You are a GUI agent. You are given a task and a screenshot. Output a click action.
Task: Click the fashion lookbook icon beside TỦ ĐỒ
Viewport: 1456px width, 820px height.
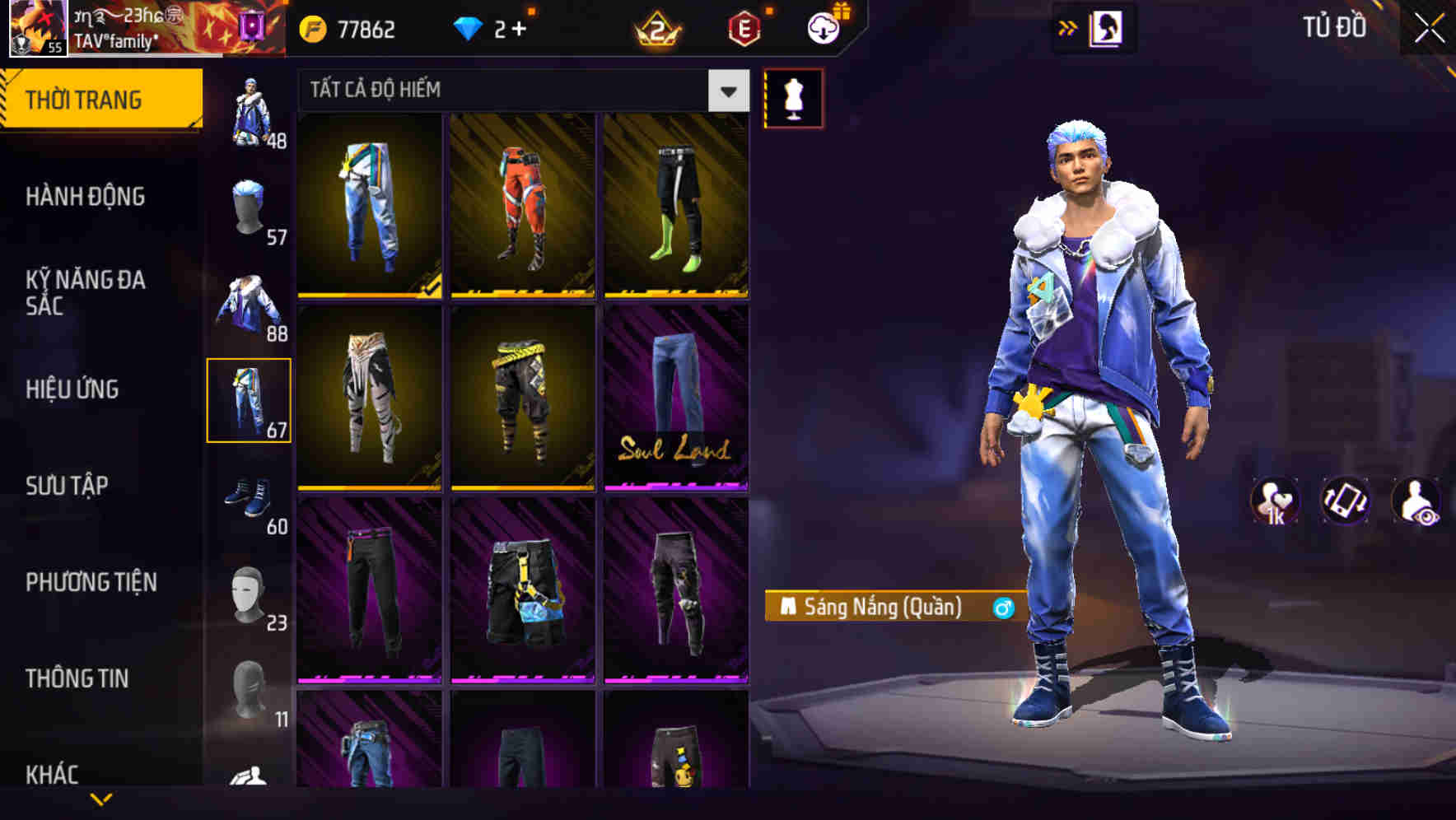[x=1106, y=27]
